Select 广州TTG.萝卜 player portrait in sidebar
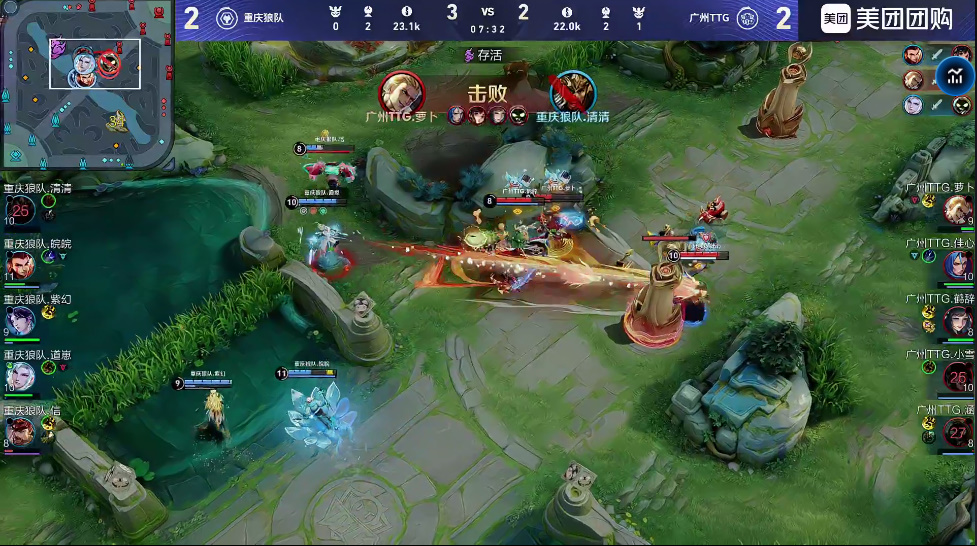Viewport: 977px width, 546px height. 959,212
